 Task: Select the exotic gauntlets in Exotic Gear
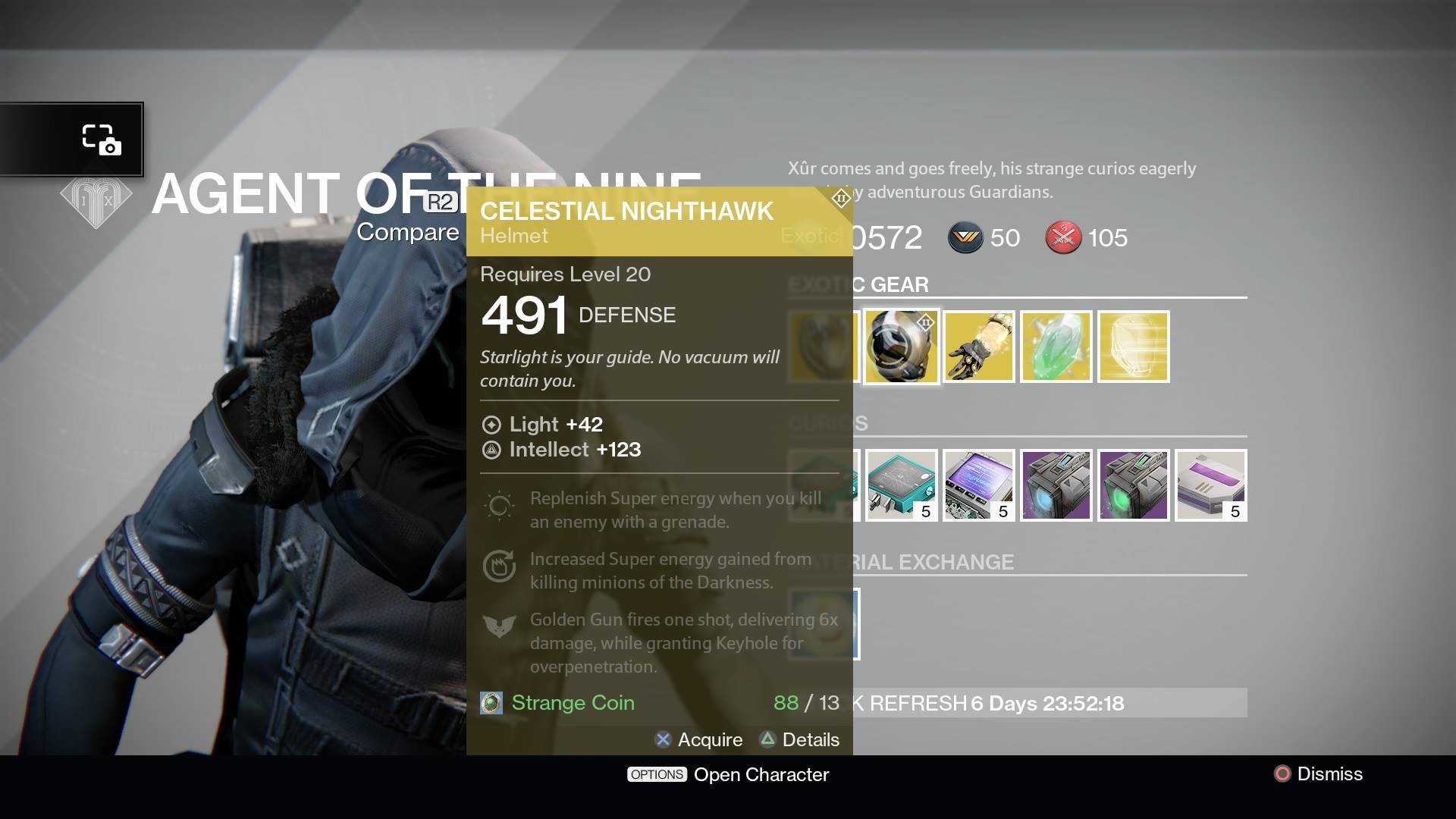point(978,347)
